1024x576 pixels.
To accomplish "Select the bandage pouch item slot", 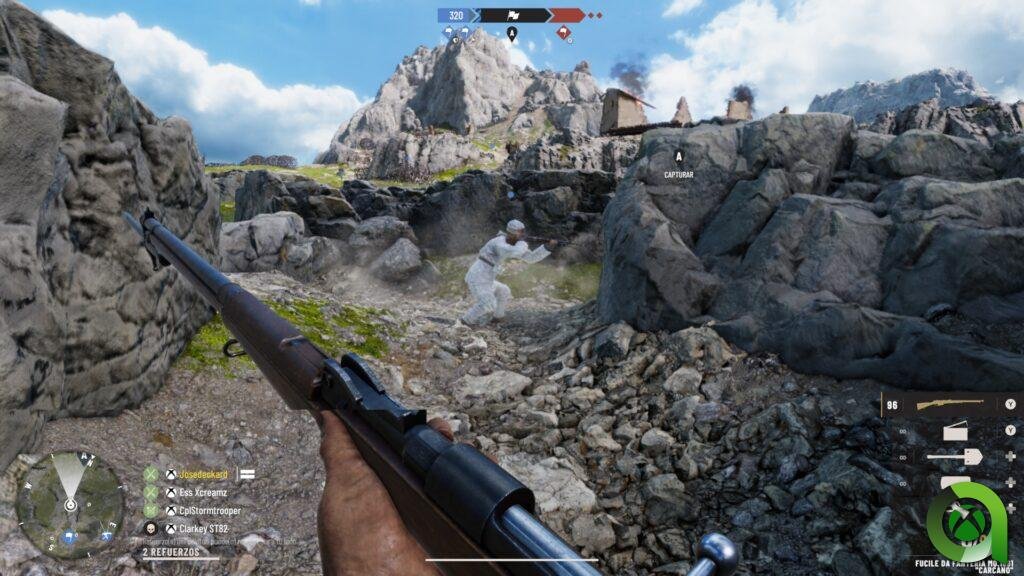I will [956, 431].
